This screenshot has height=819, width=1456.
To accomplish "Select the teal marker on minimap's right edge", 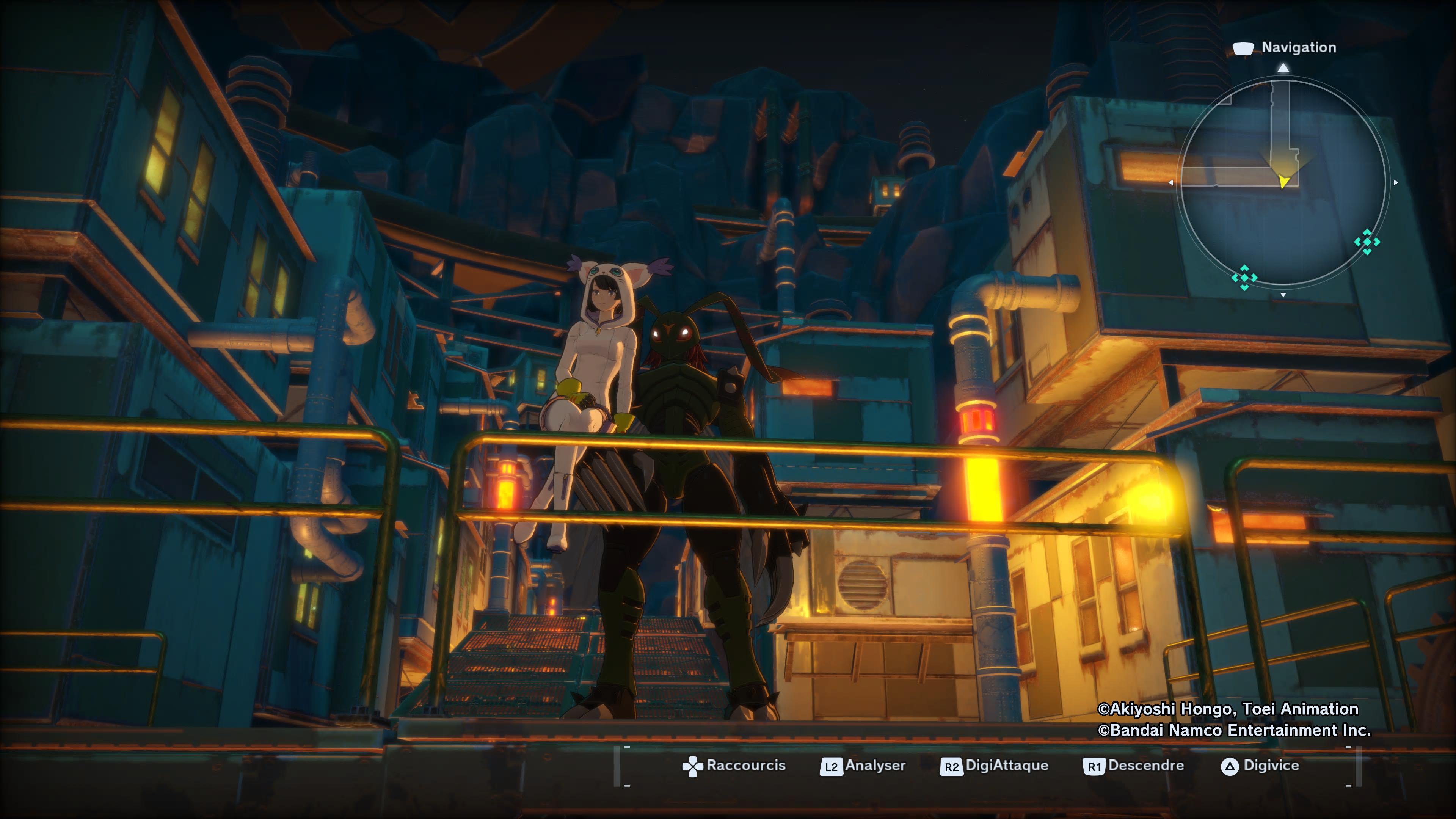I will (1367, 242).
